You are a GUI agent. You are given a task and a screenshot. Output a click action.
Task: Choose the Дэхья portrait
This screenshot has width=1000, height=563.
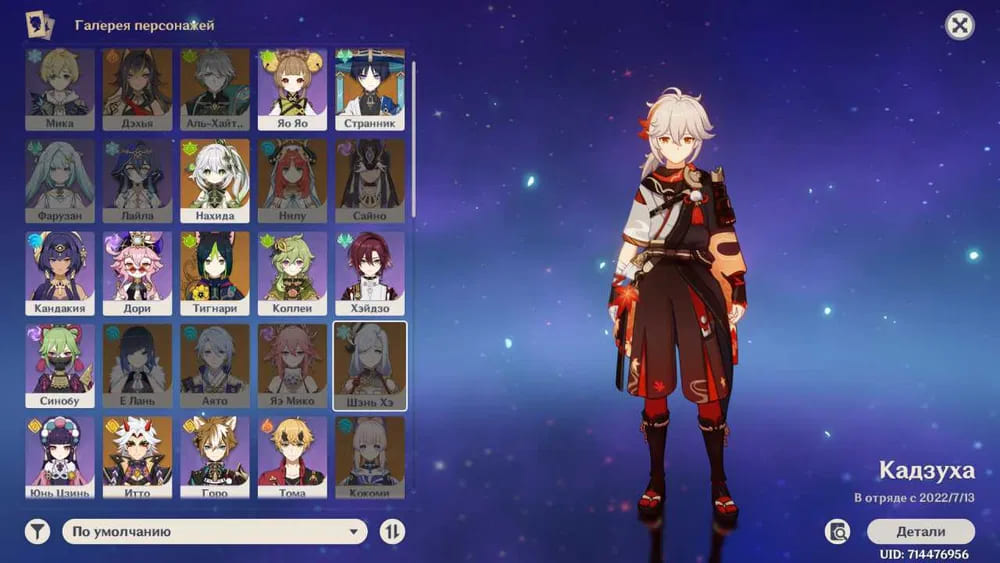pyautogui.click(x=137, y=89)
